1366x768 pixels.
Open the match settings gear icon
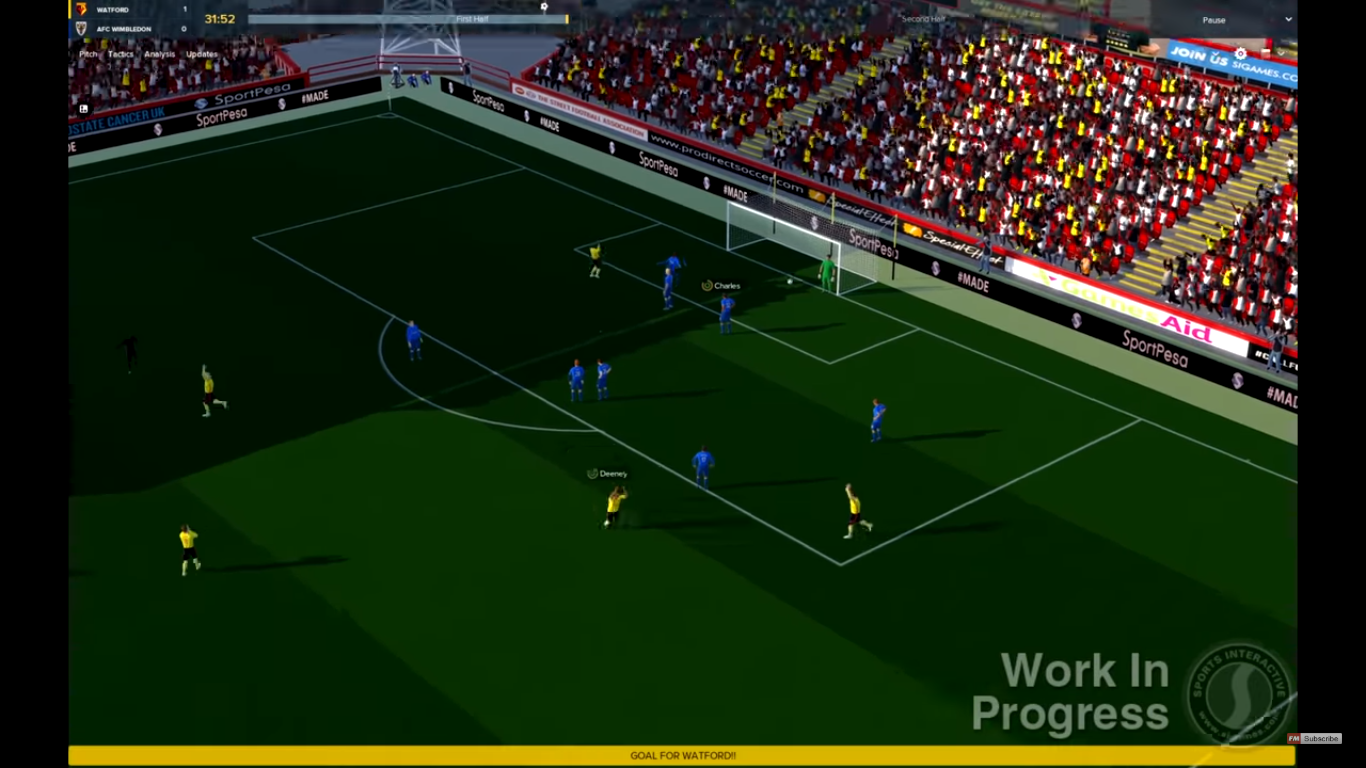point(543,7)
